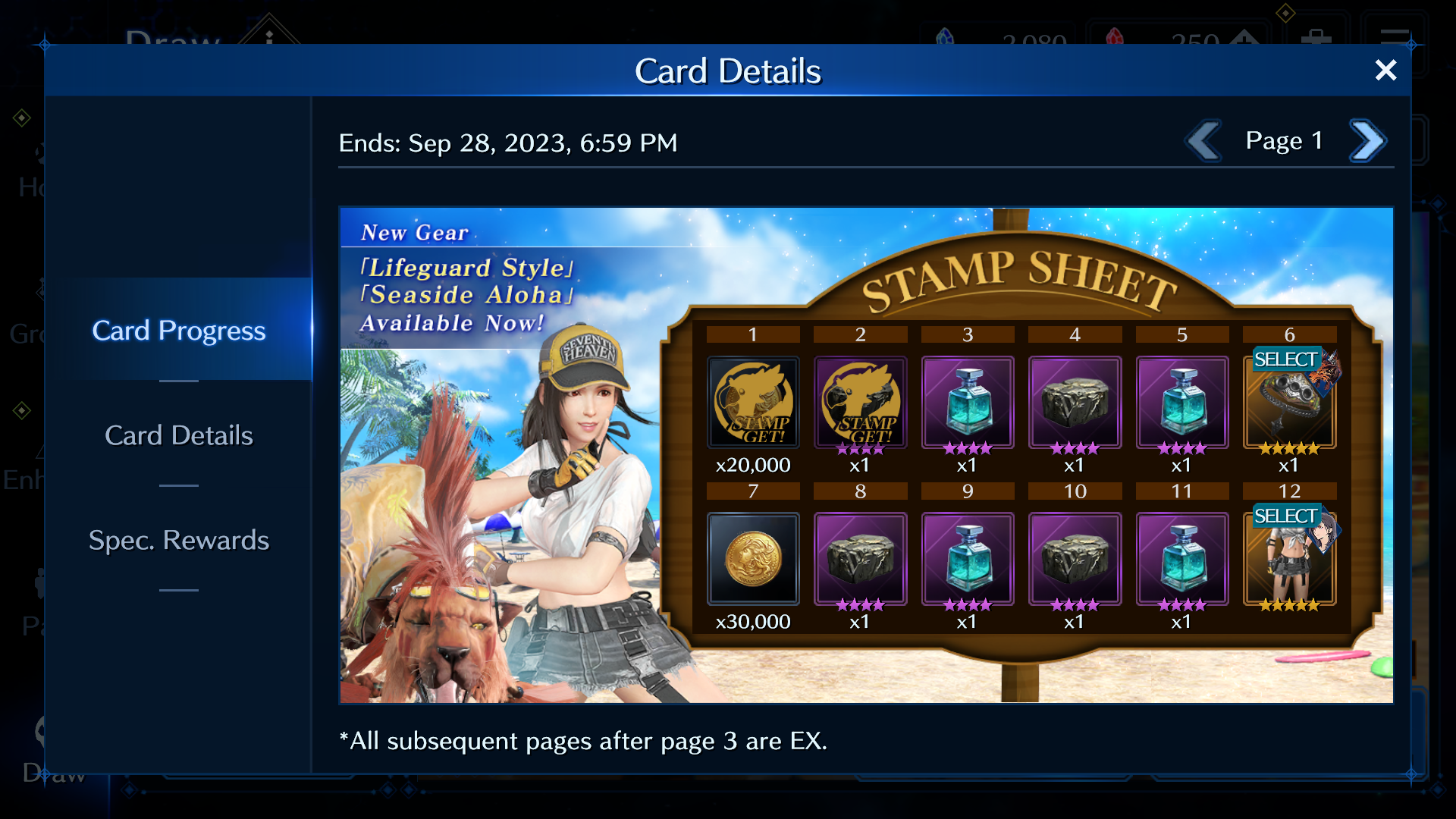Select the potion reward in slot 9
The height and width of the screenshot is (819, 1456).
coord(968,559)
